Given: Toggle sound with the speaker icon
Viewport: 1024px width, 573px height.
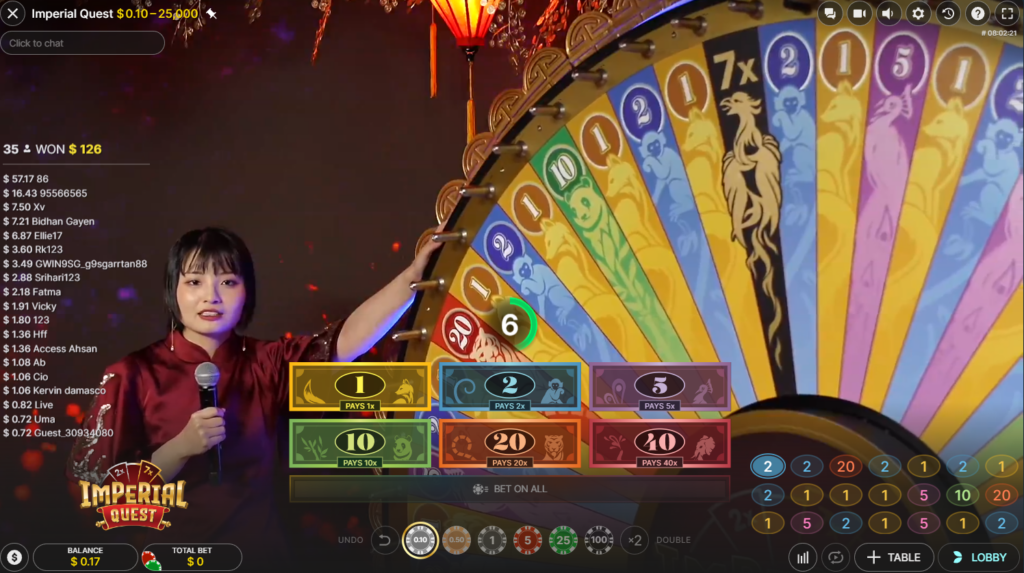Looking at the screenshot, I should (888, 13).
